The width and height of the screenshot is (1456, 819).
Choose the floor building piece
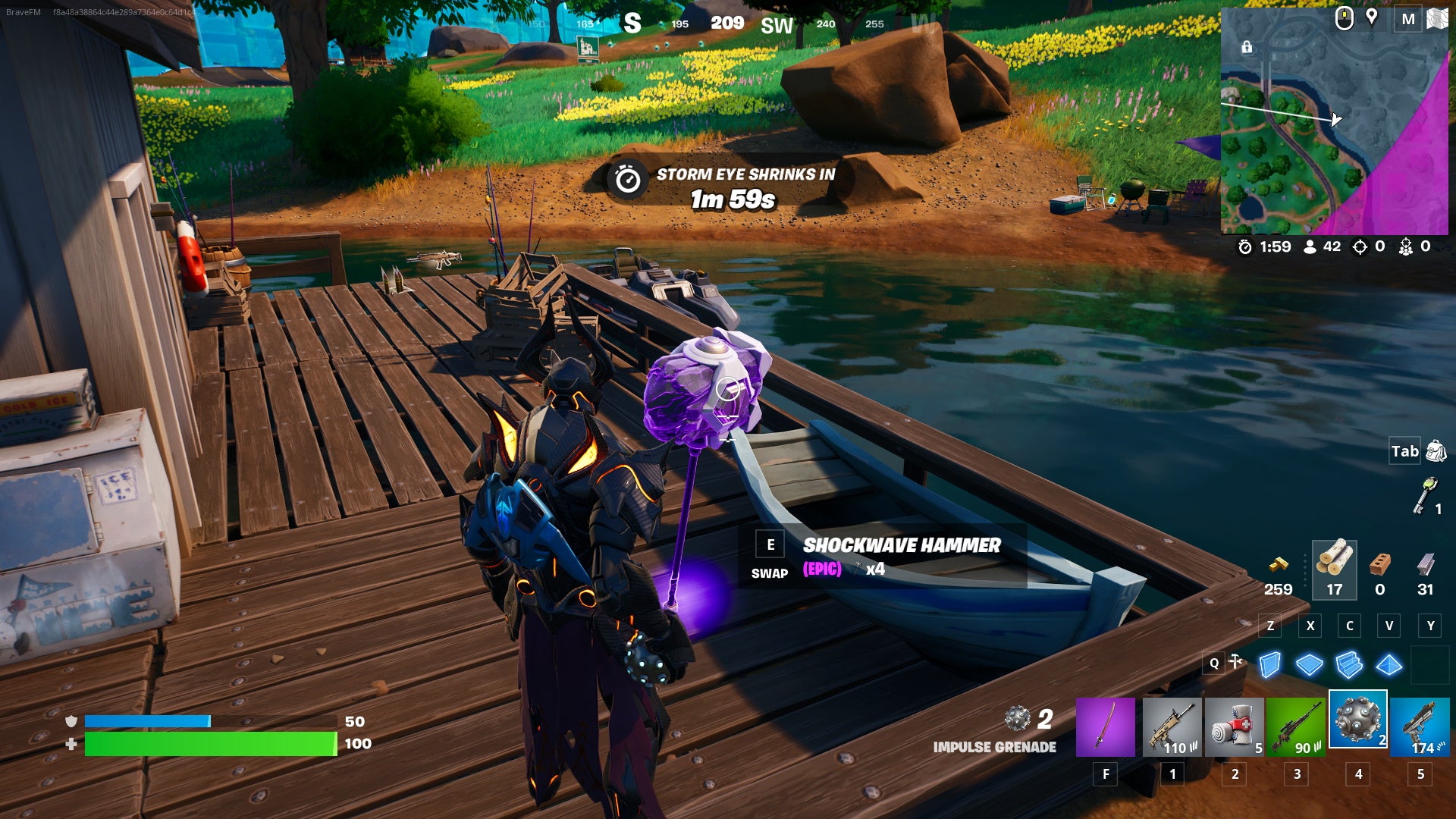click(x=1309, y=665)
